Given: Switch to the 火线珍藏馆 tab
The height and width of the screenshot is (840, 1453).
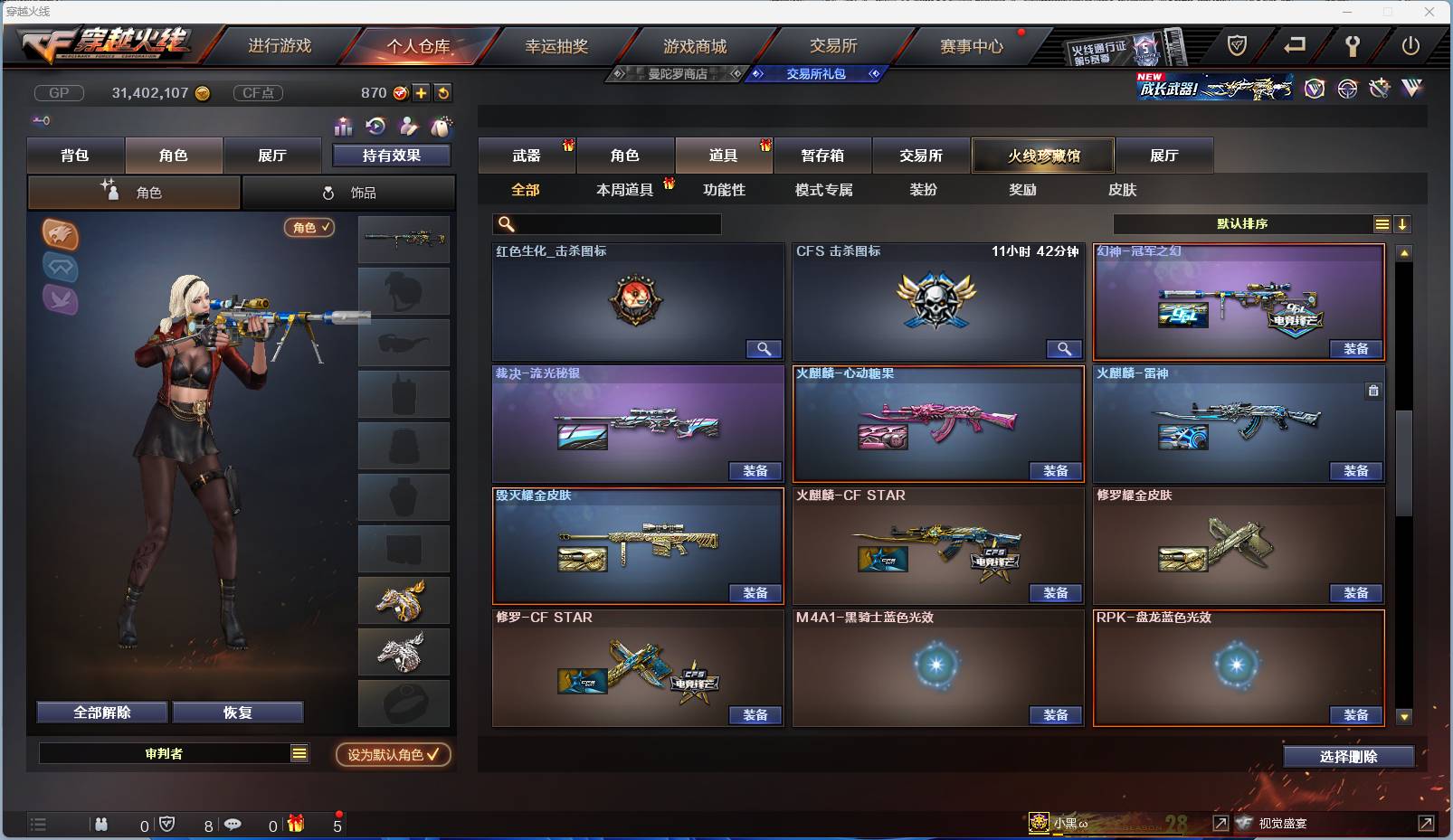Looking at the screenshot, I should [x=1042, y=155].
